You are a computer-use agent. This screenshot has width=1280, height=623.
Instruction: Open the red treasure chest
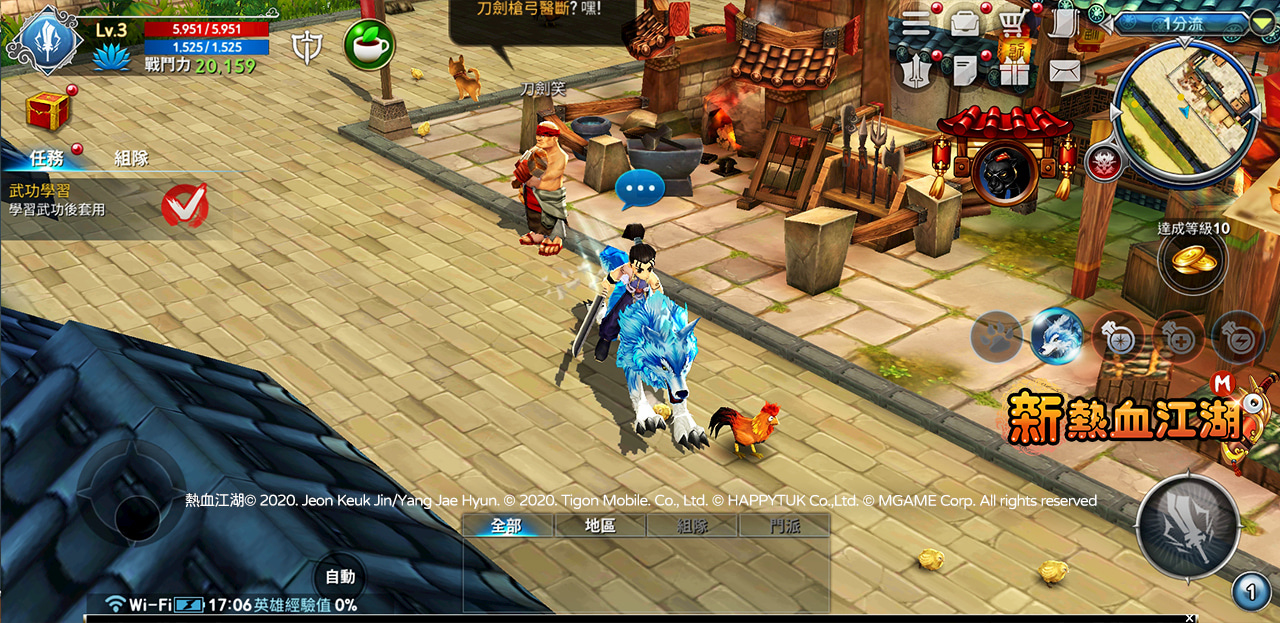click(47, 110)
